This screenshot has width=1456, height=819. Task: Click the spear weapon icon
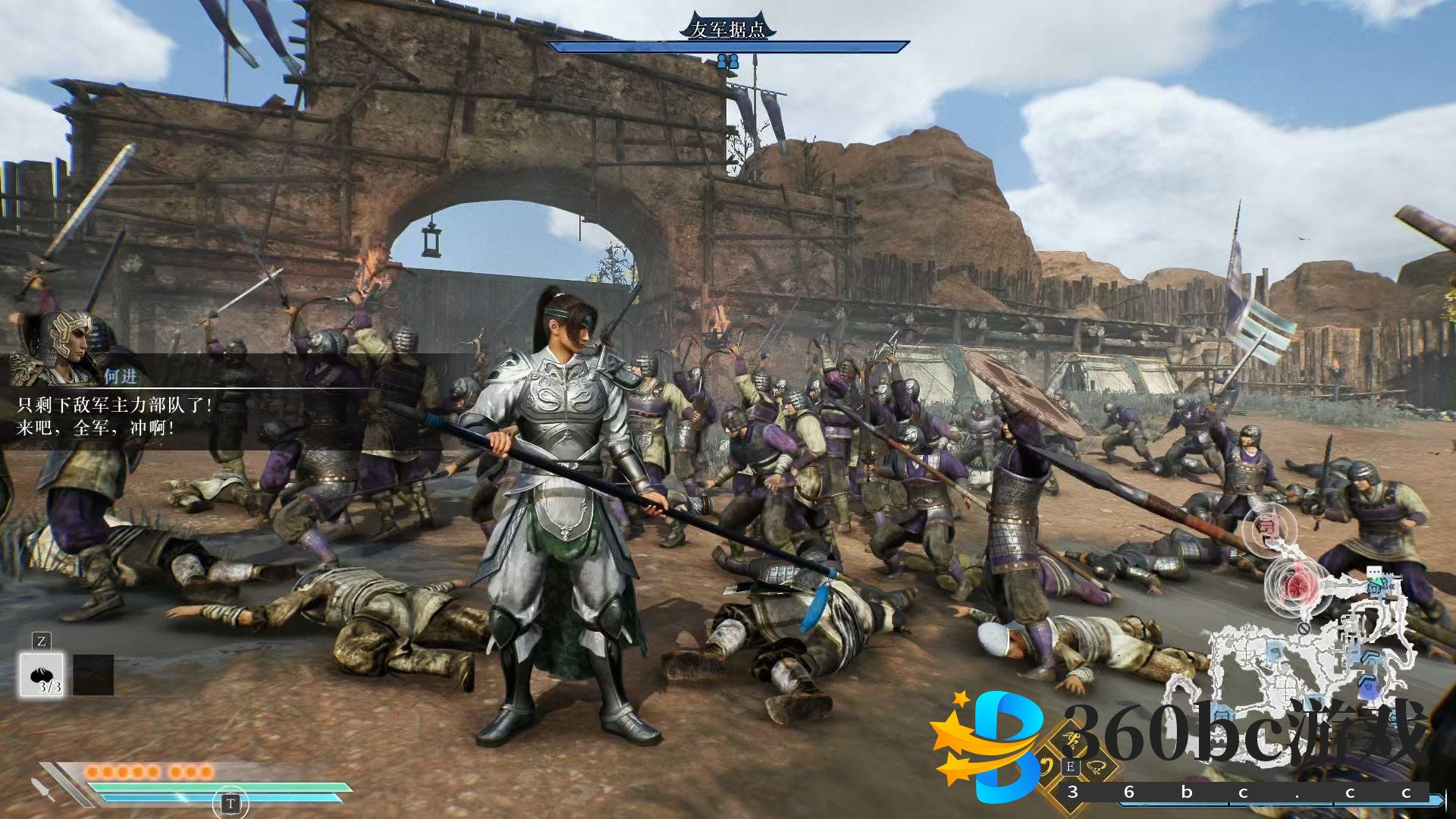tap(43, 788)
